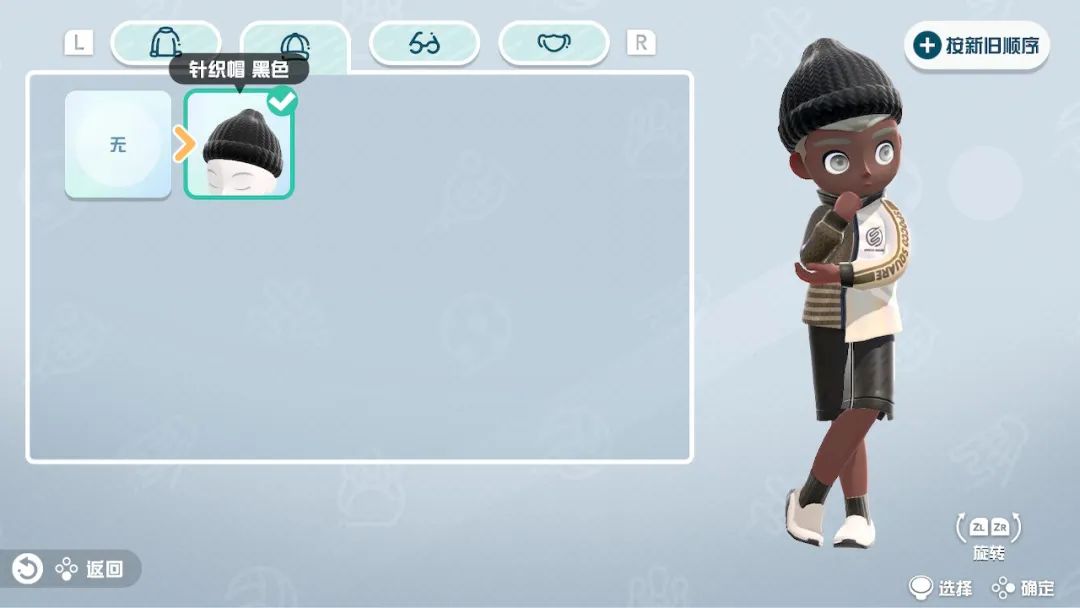Select the hat category tab
Viewport: 1080px width, 608px height.
[x=295, y=44]
